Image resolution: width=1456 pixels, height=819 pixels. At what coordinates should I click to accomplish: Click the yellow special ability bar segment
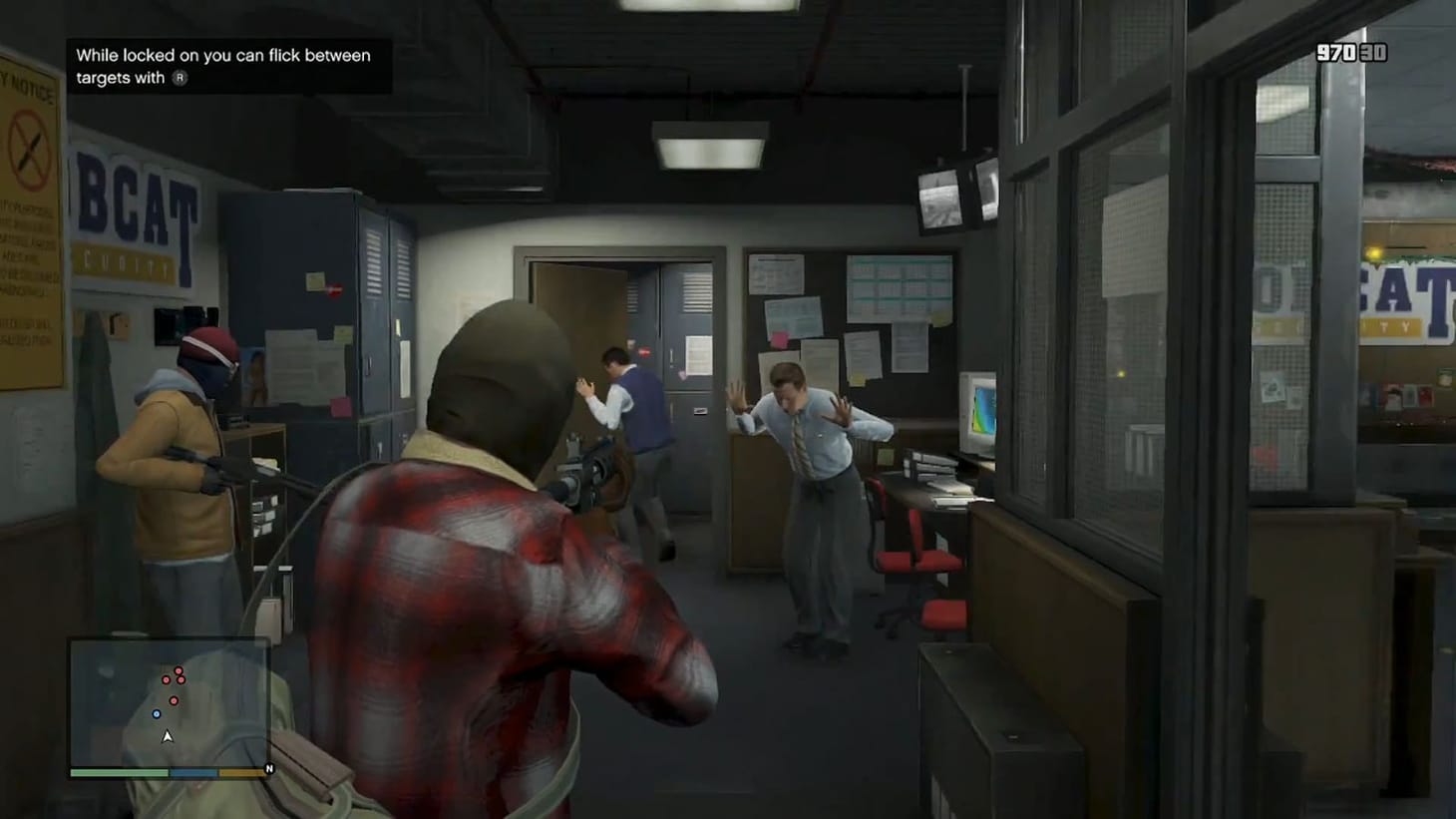click(x=241, y=771)
